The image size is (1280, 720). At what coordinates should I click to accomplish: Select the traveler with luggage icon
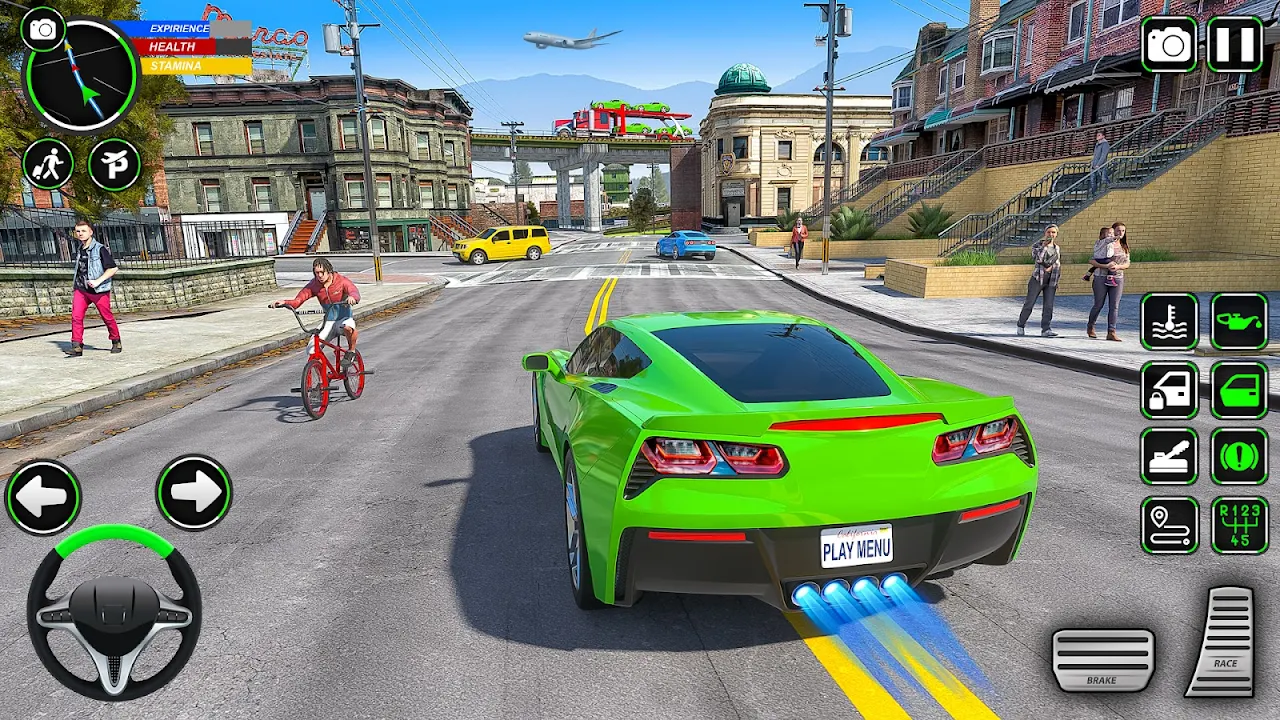(48, 164)
